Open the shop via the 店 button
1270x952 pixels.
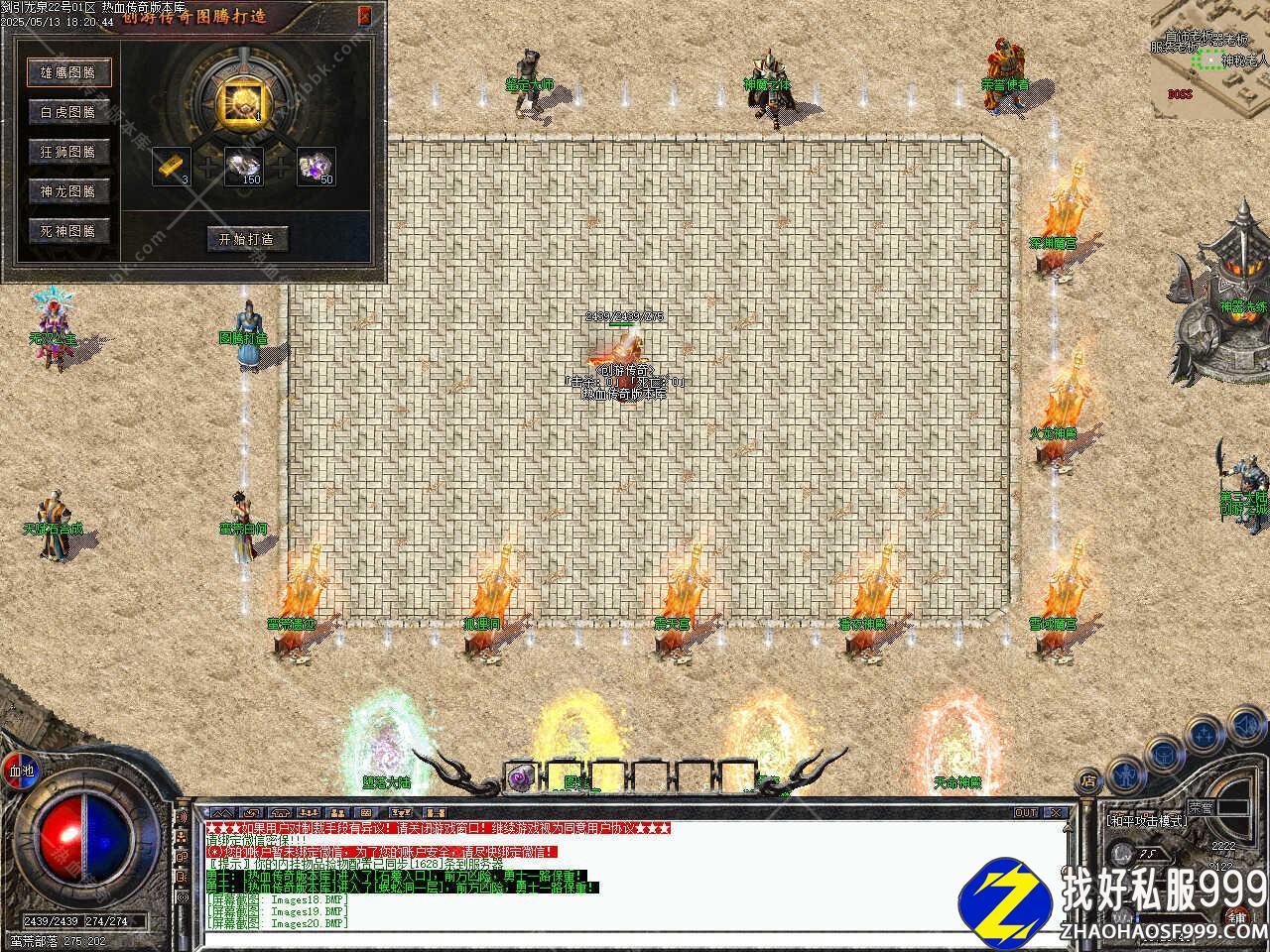1088,781
